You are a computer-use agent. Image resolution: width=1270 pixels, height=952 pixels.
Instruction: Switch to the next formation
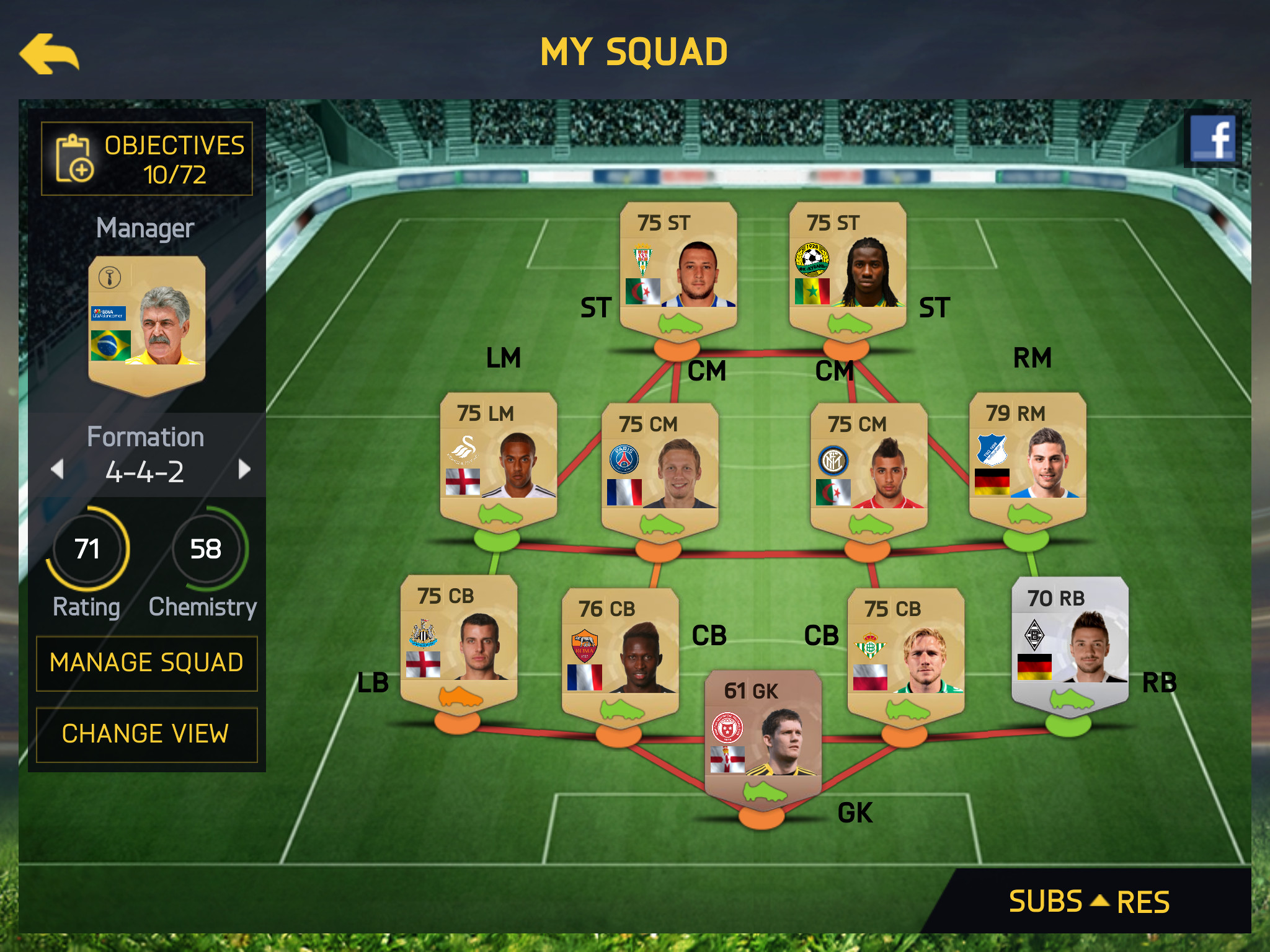pyautogui.click(x=244, y=469)
